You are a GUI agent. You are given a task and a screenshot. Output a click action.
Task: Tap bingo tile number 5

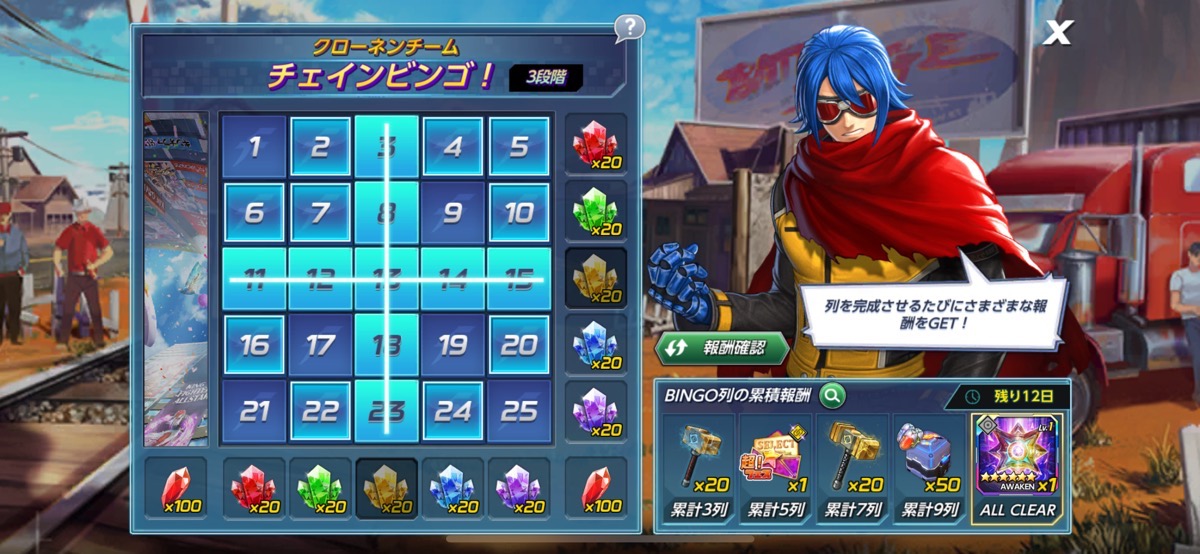tap(519, 147)
